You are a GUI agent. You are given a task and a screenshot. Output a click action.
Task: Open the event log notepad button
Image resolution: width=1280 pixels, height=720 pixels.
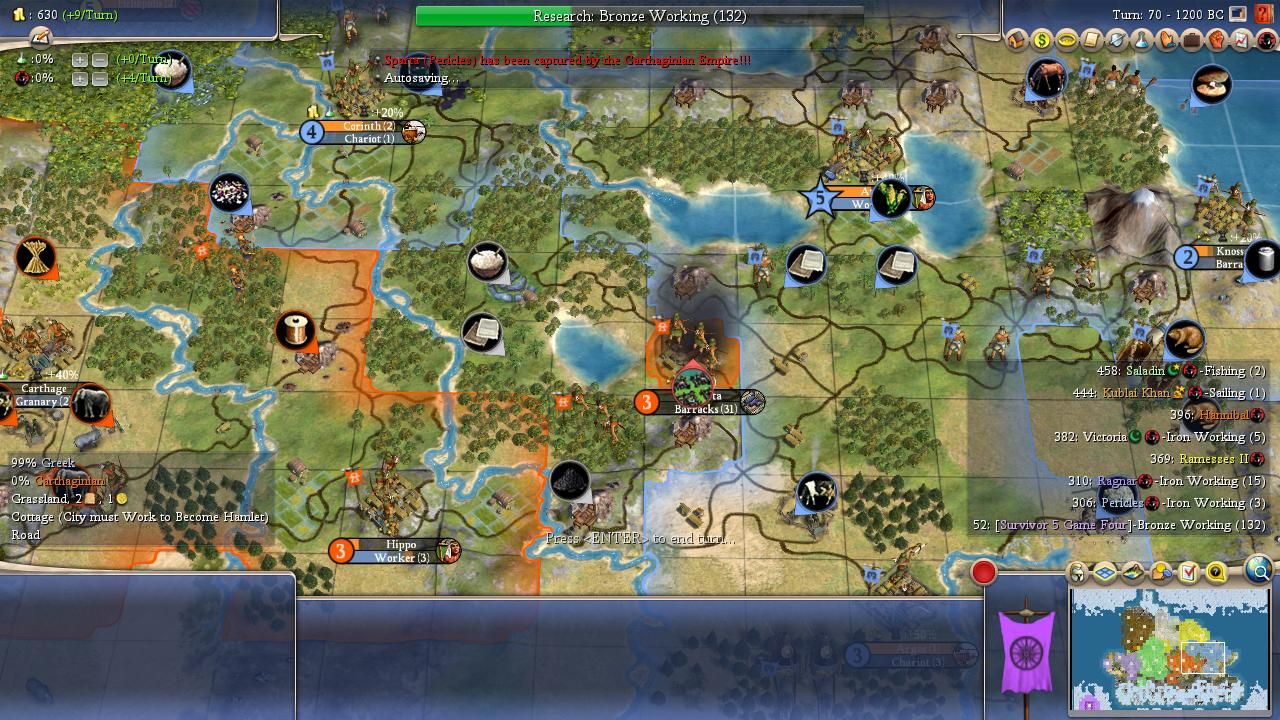click(40, 38)
